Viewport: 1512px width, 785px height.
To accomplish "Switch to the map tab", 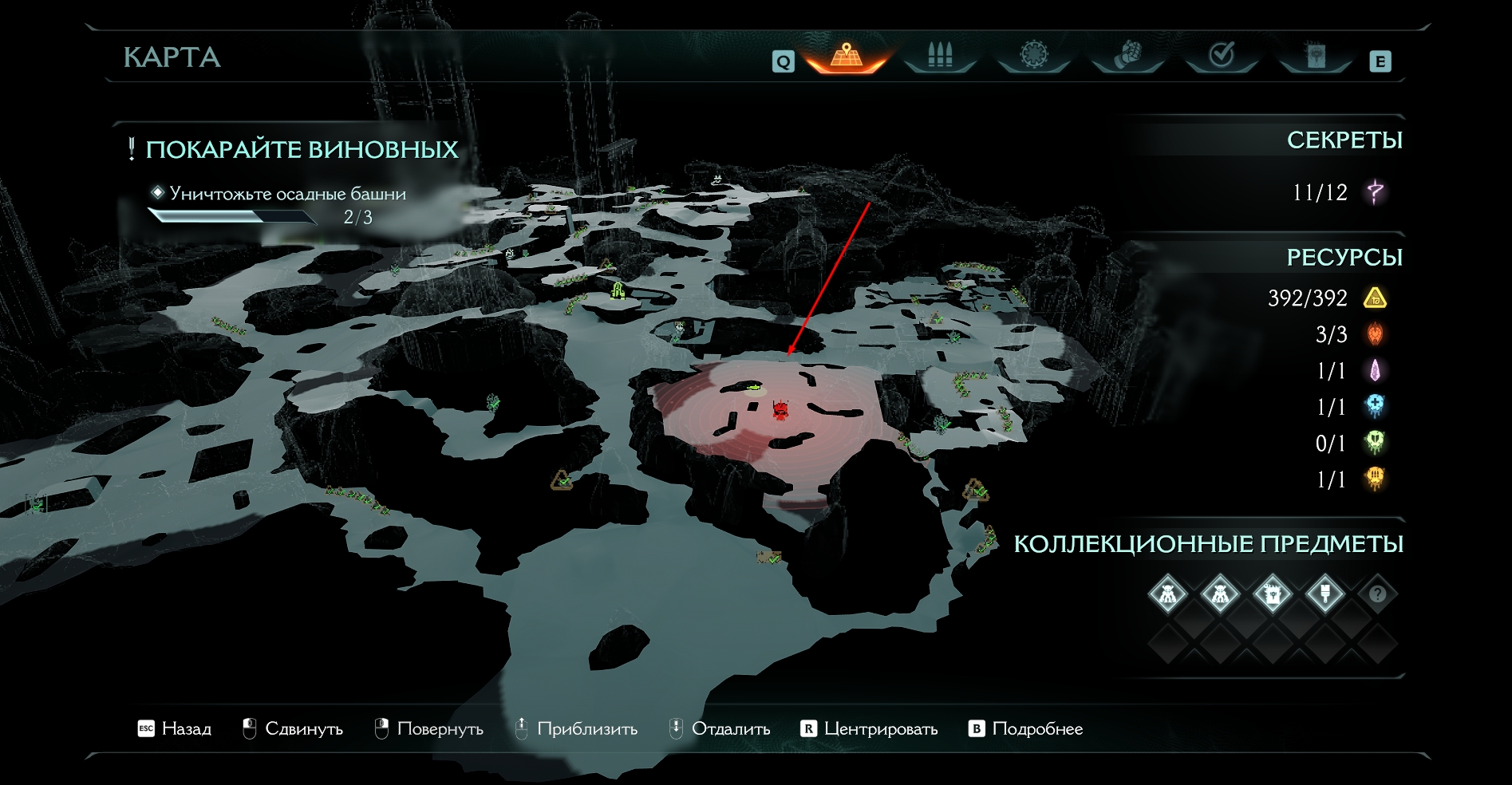I will (847, 56).
